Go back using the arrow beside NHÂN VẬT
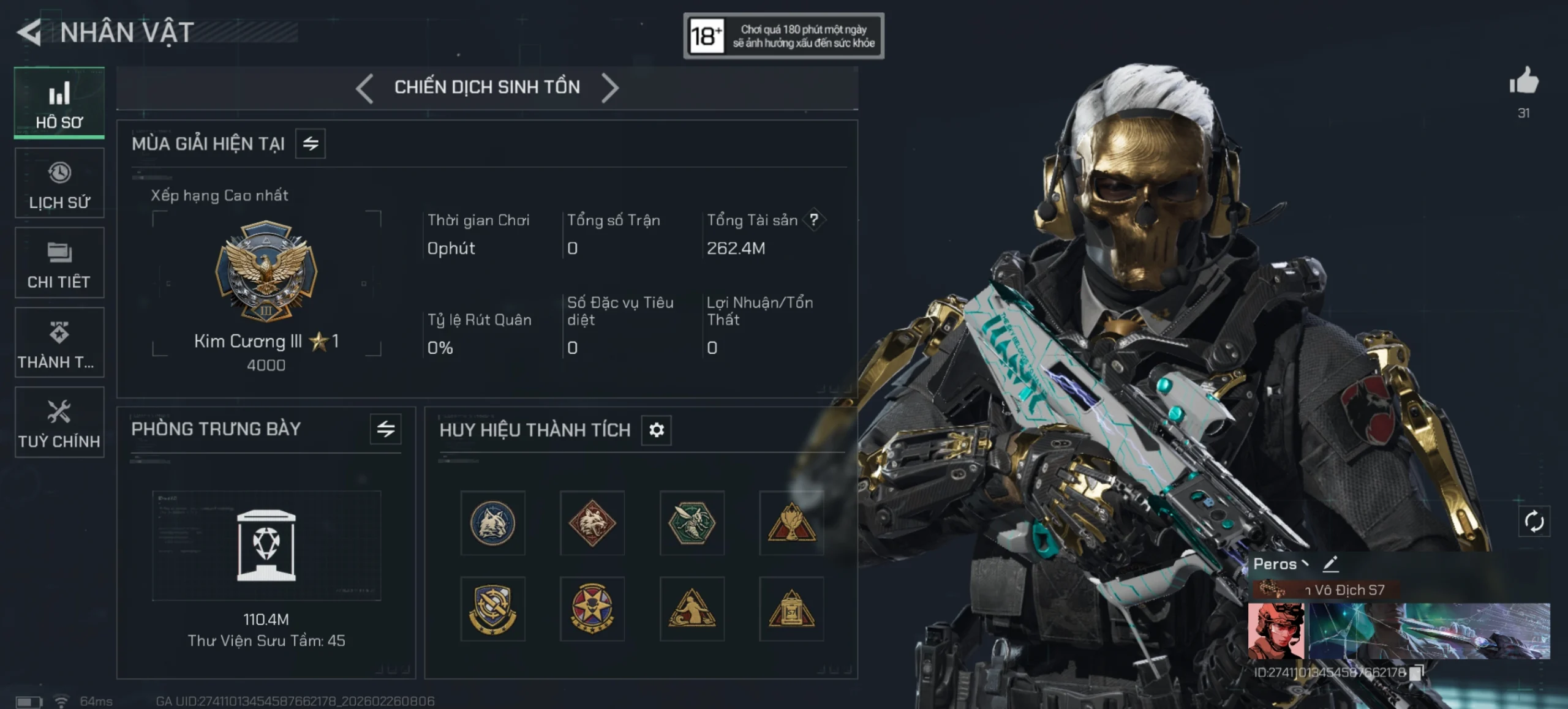 click(x=29, y=32)
